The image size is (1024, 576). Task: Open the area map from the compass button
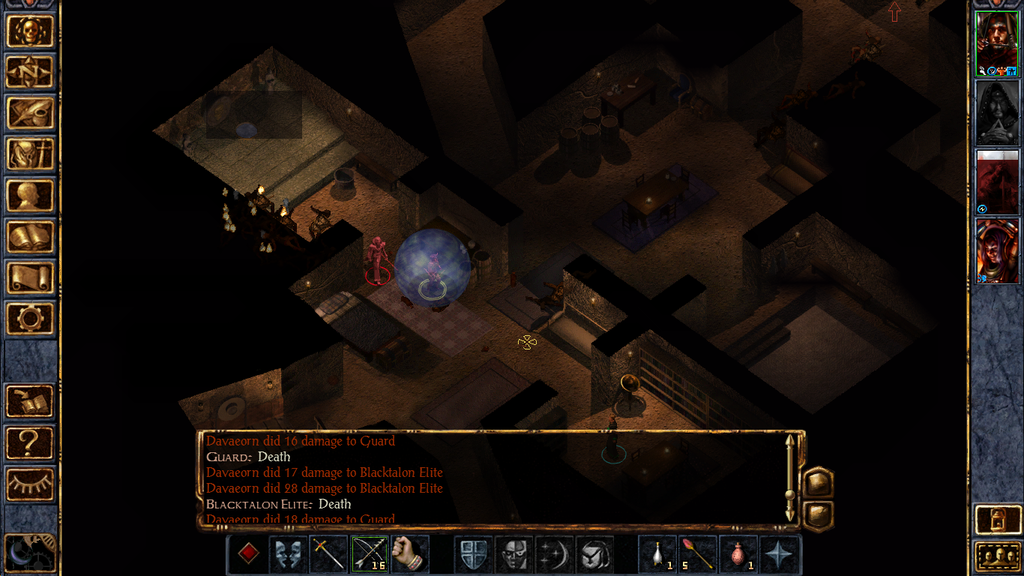[30, 71]
